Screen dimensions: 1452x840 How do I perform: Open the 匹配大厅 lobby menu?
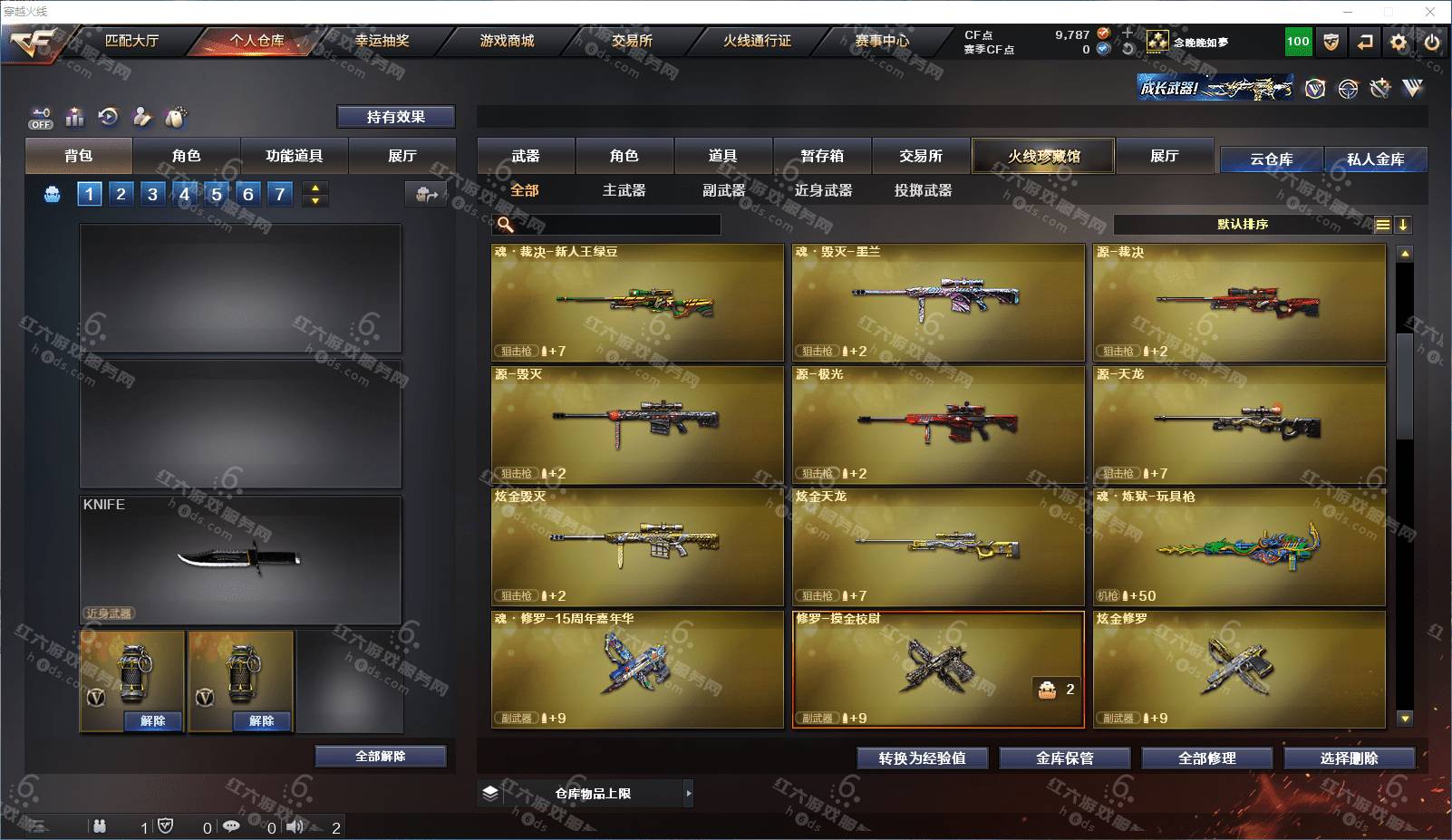[x=131, y=41]
